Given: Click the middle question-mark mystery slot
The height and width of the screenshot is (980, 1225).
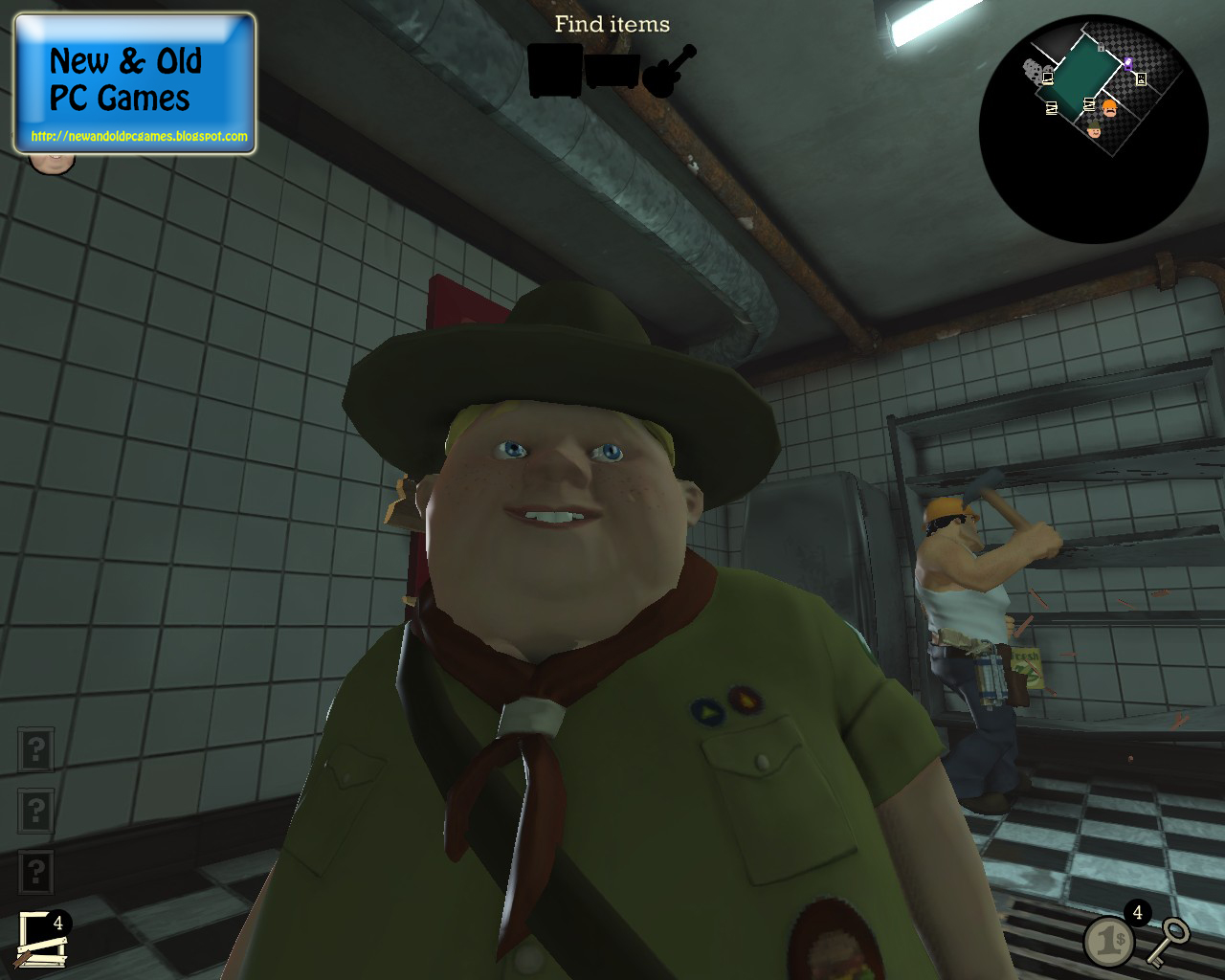Looking at the screenshot, I should 36,812.
